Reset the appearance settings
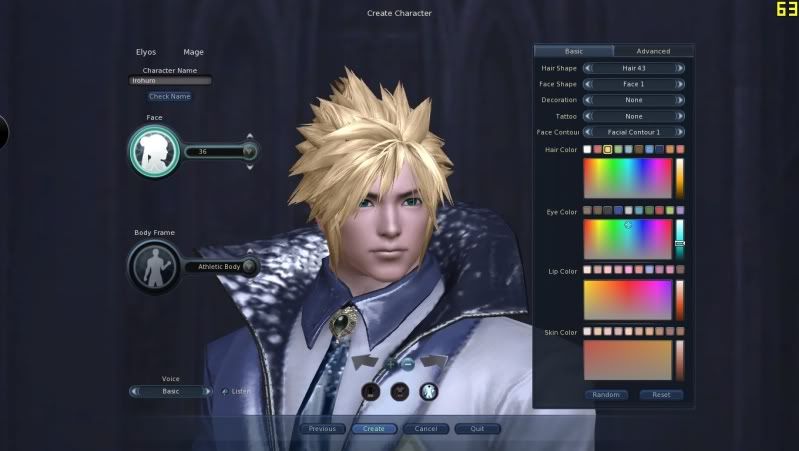Viewport: 799px width, 451px height. pos(661,395)
